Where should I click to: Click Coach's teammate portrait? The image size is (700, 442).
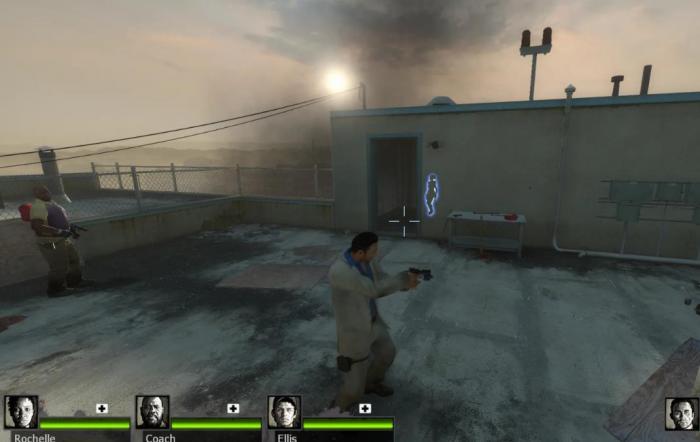(x=152, y=412)
